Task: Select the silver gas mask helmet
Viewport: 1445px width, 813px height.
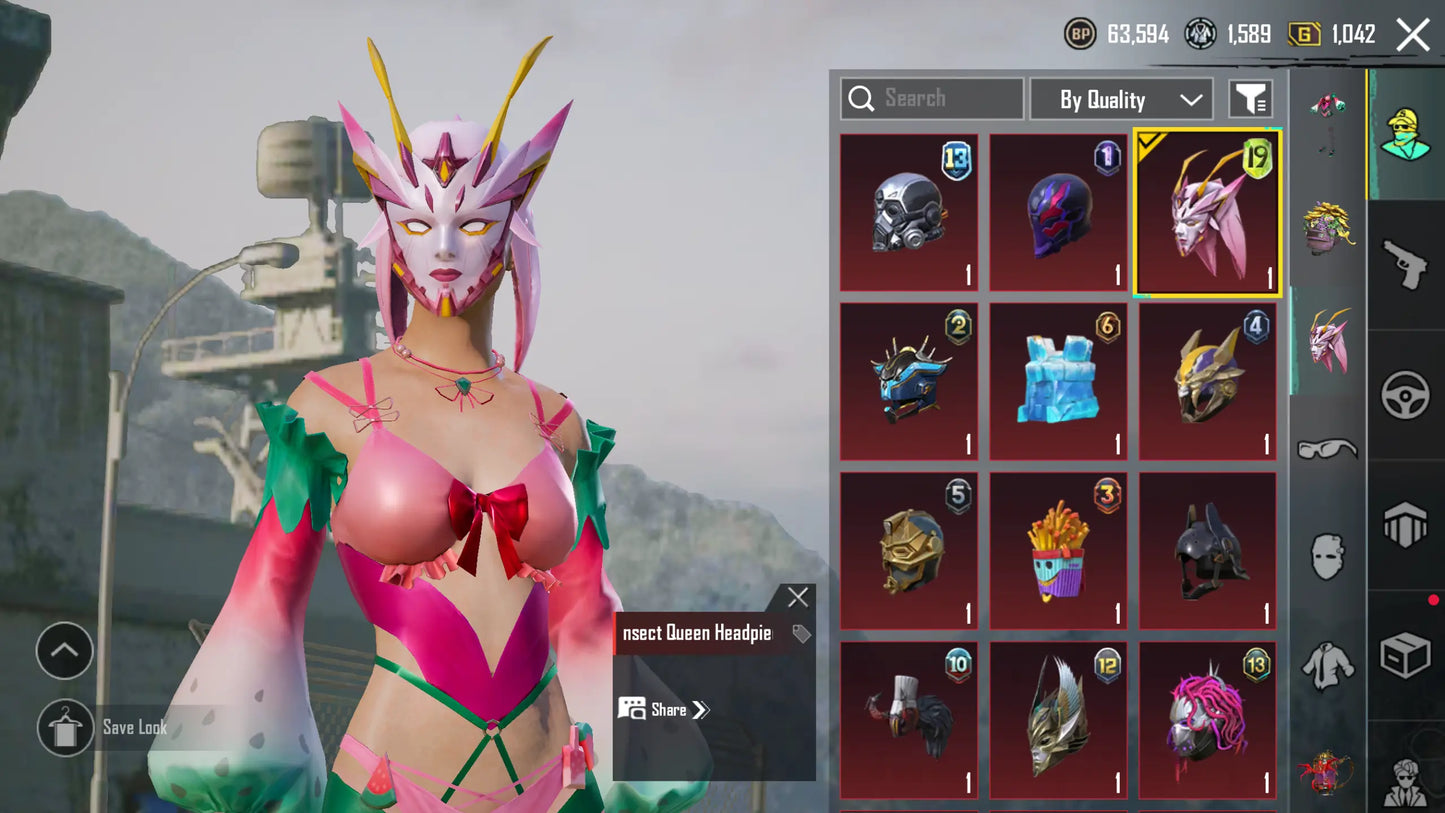Action: tap(909, 212)
